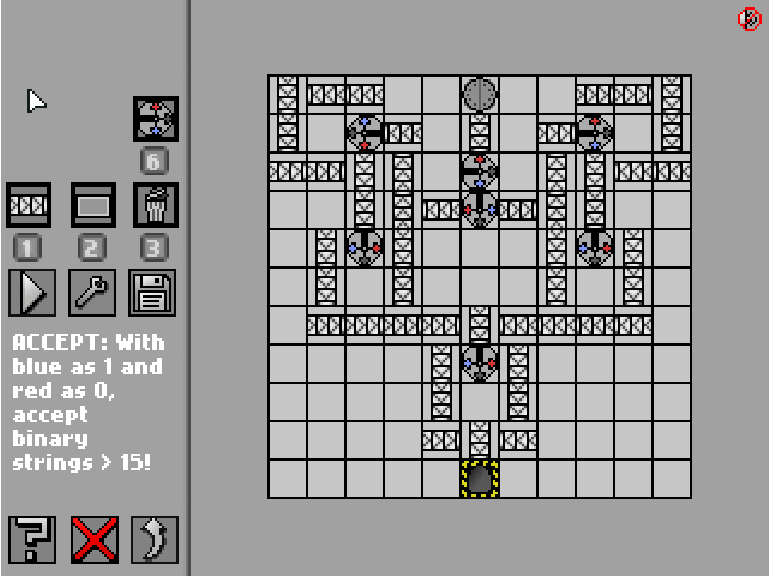The image size is (770, 576).
Task: Open the wrench options button
Action: click(x=93, y=292)
